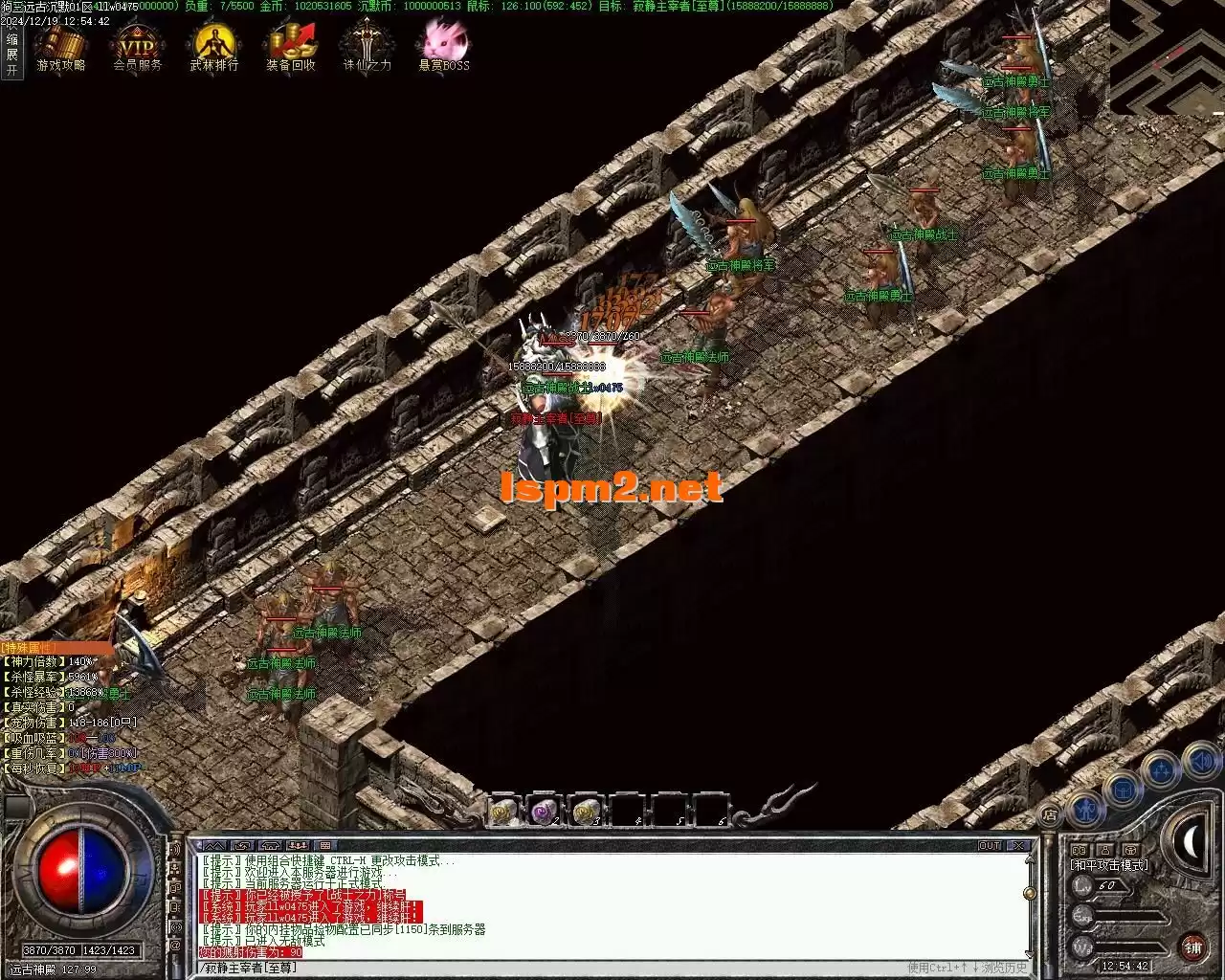Open the red 铺 stall button
Image resolution: width=1225 pixels, height=980 pixels.
click(x=1192, y=947)
